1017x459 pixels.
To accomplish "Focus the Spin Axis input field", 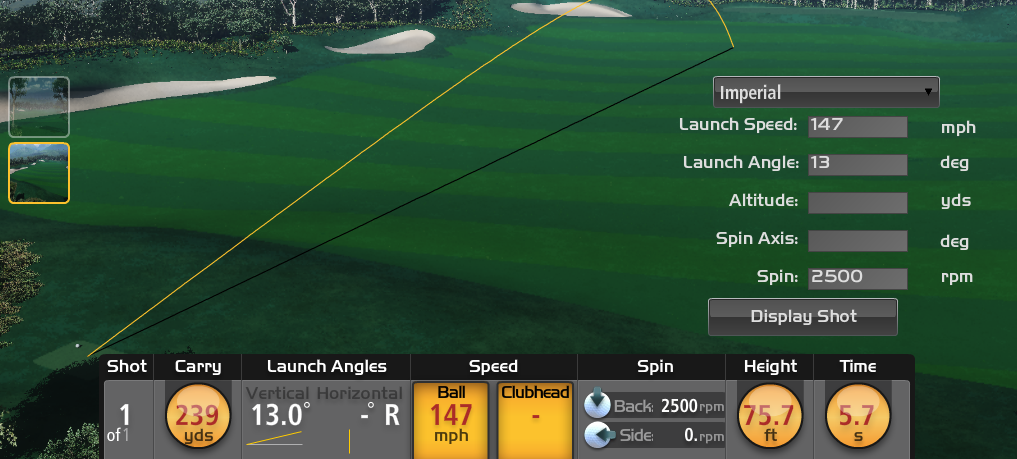I will 857,240.
